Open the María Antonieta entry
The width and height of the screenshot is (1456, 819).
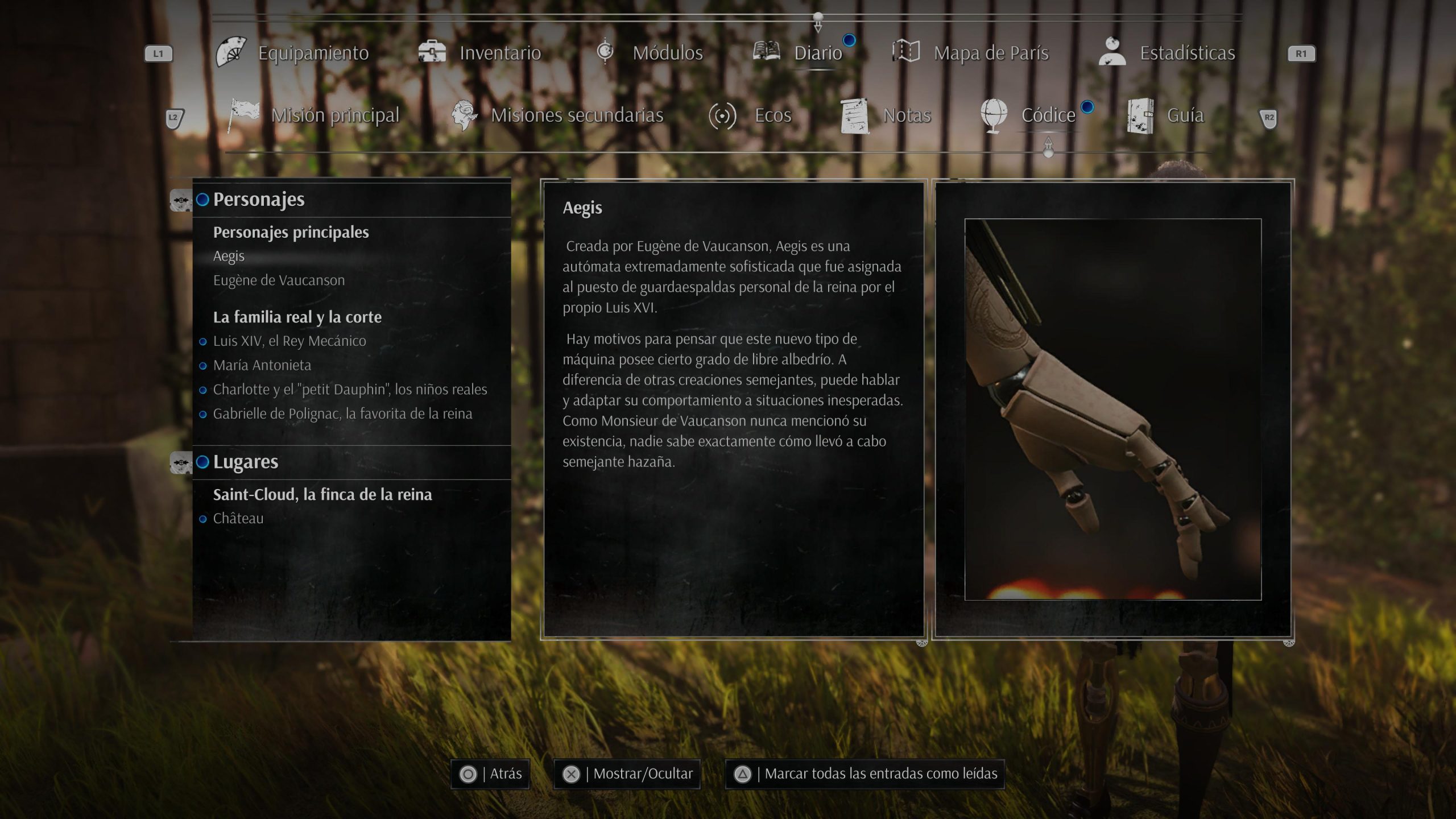(262, 365)
